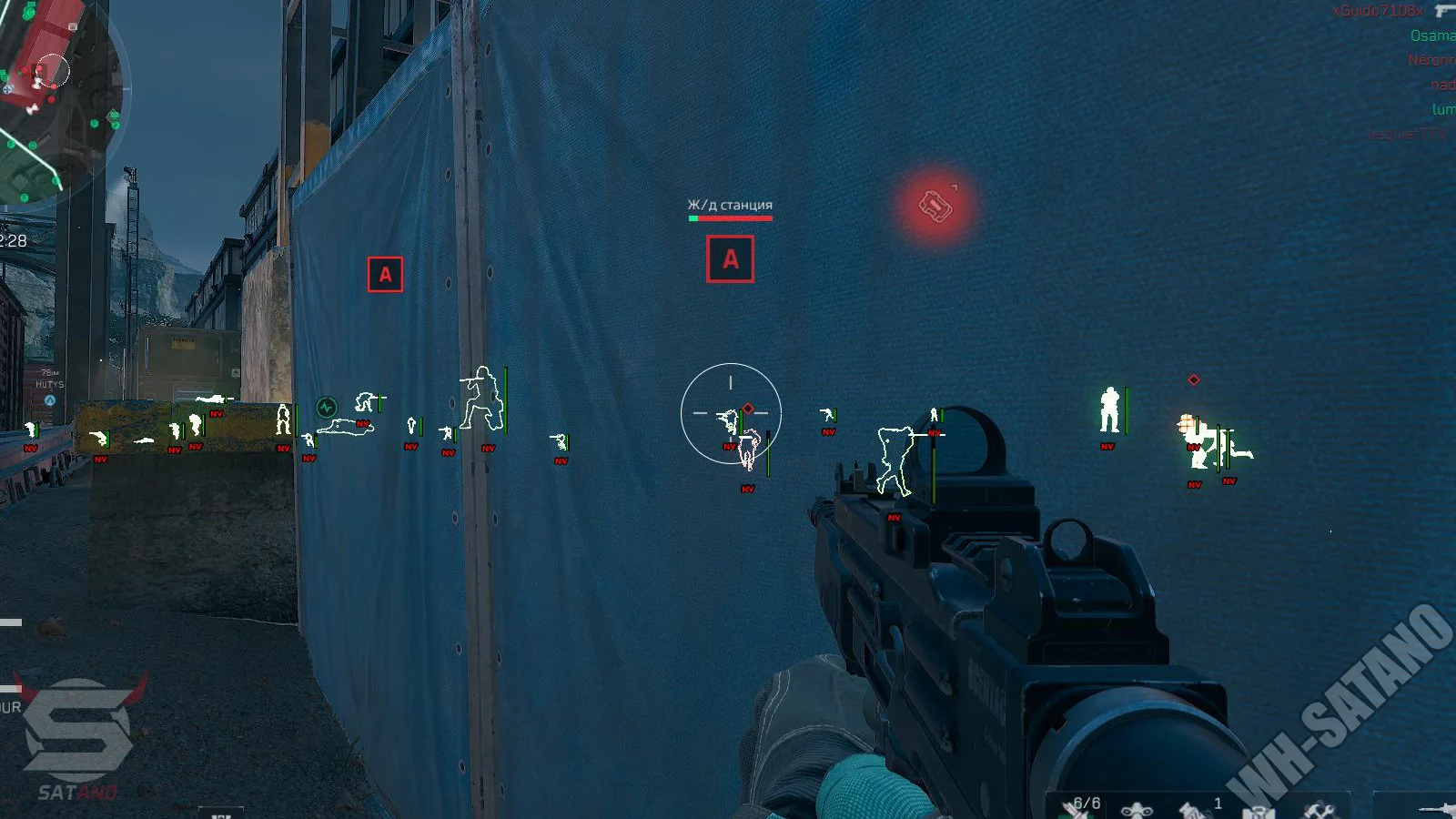Choose the drone gadget in the hotbar
The width and height of the screenshot is (1456, 819).
[x=1137, y=809]
